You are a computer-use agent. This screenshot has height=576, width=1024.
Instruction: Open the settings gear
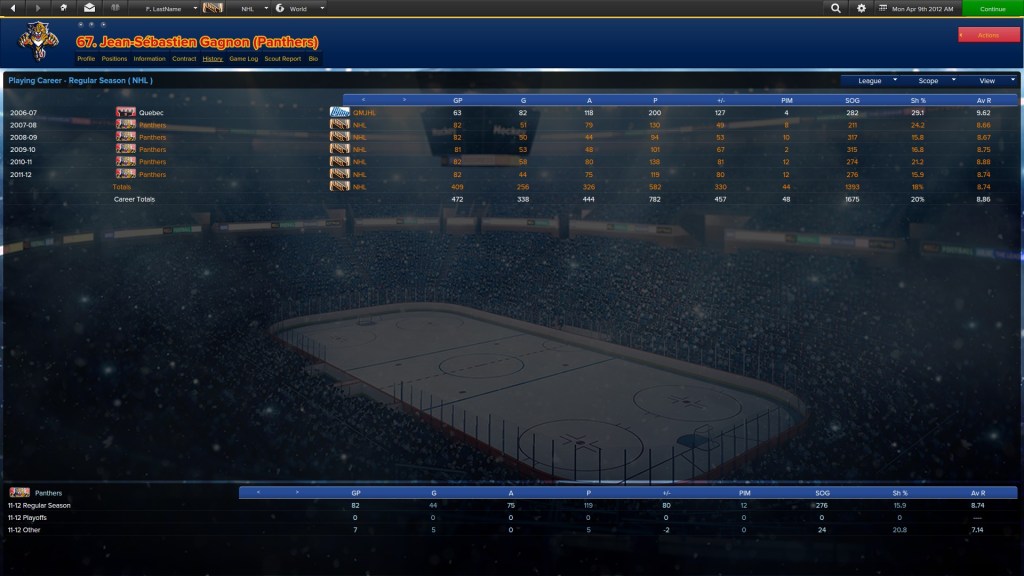862,8
